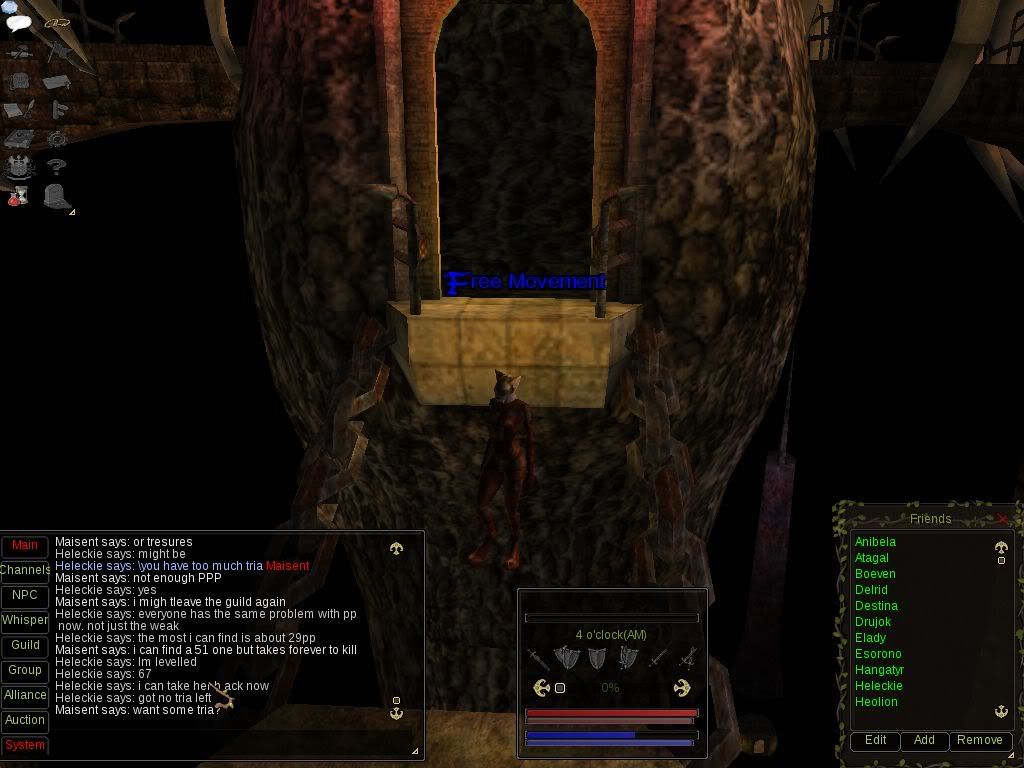The width and height of the screenshot is (1024, 768).
Task: Click the Remove friend button
Action: 979,741
